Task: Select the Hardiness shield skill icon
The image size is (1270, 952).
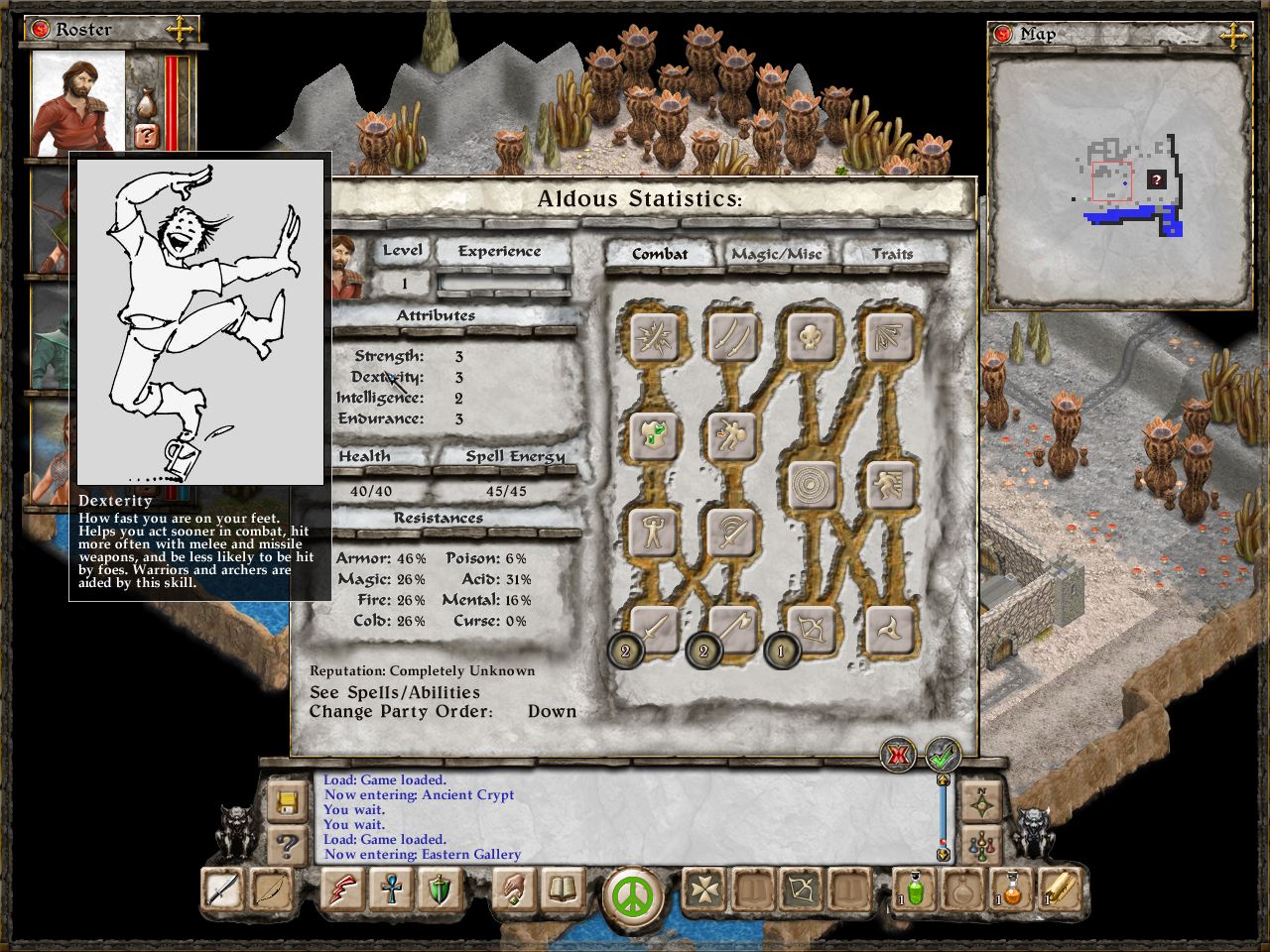Action: coord(651,436)
